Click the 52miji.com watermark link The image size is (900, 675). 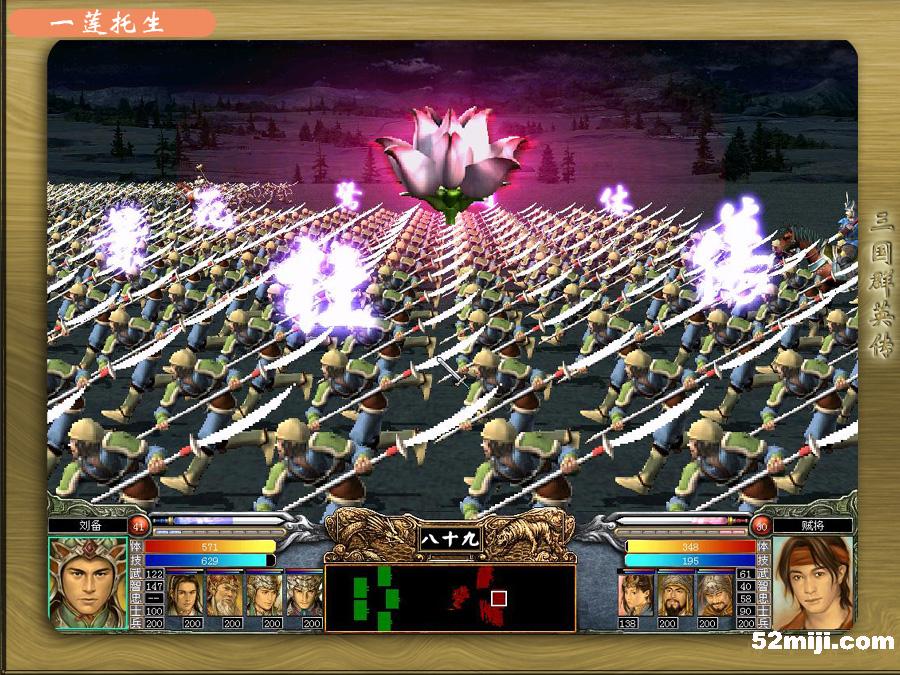point(822,642)
